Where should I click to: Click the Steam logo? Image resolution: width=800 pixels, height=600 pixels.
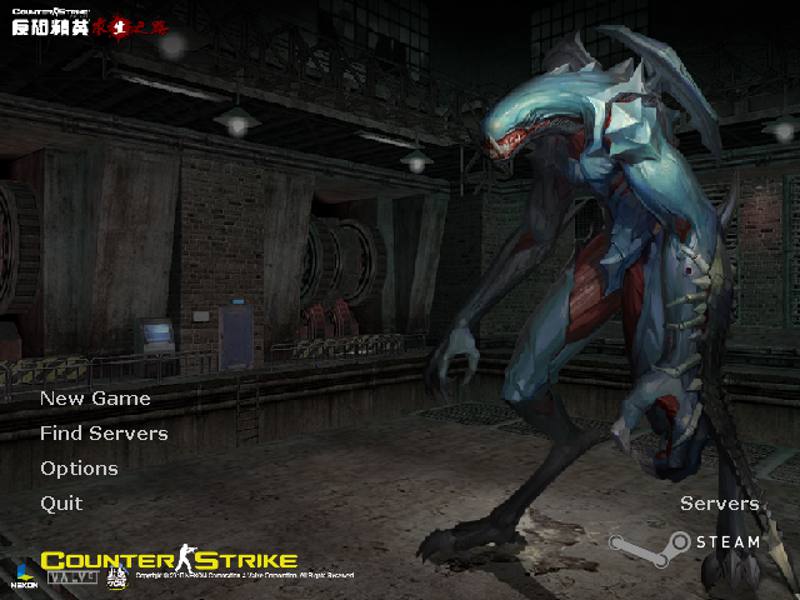pyautogui.click(x=685, y=543)
